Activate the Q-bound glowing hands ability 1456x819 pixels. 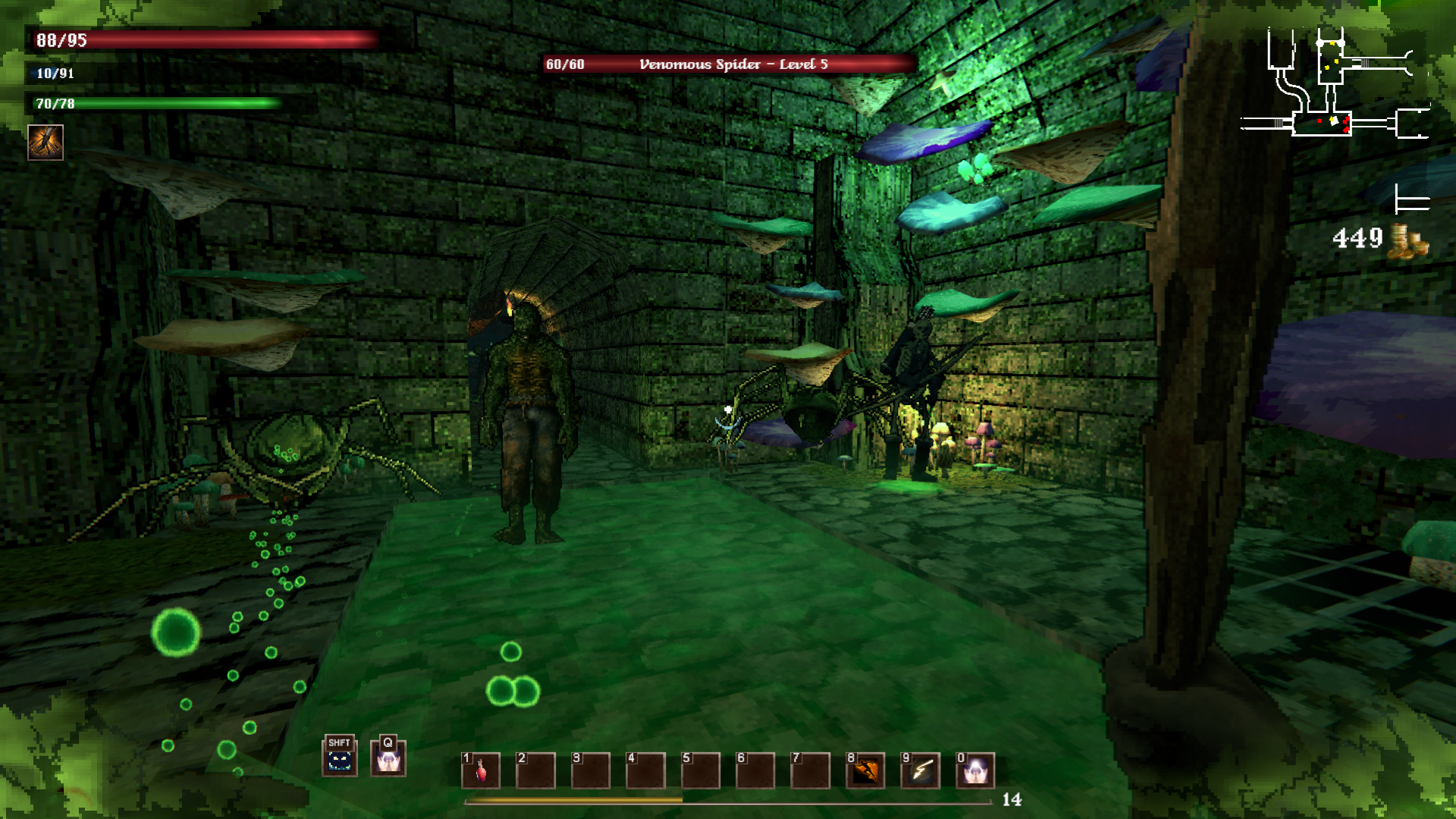point(388,758)
